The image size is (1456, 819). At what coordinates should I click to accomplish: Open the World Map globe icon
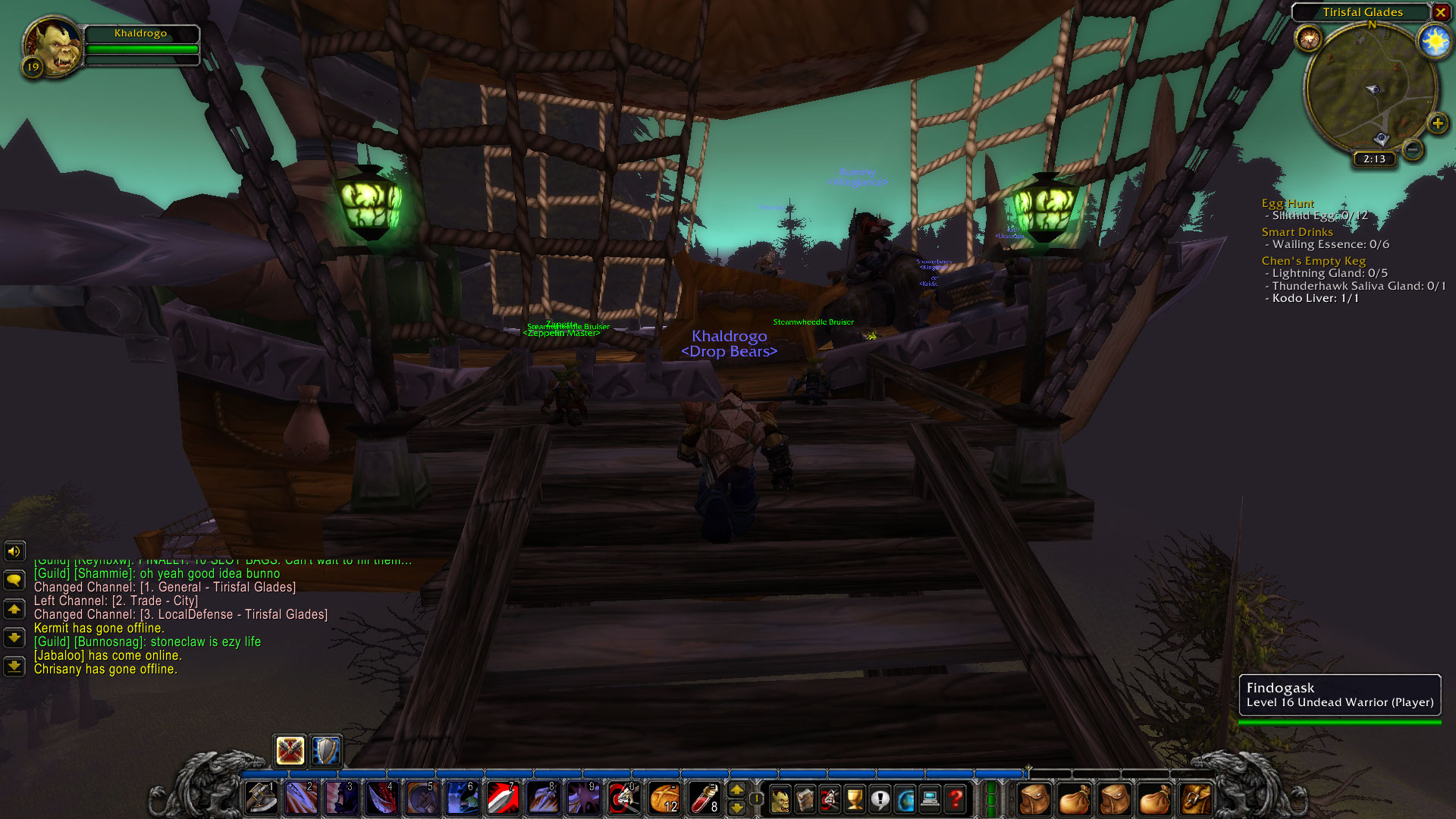905,798
